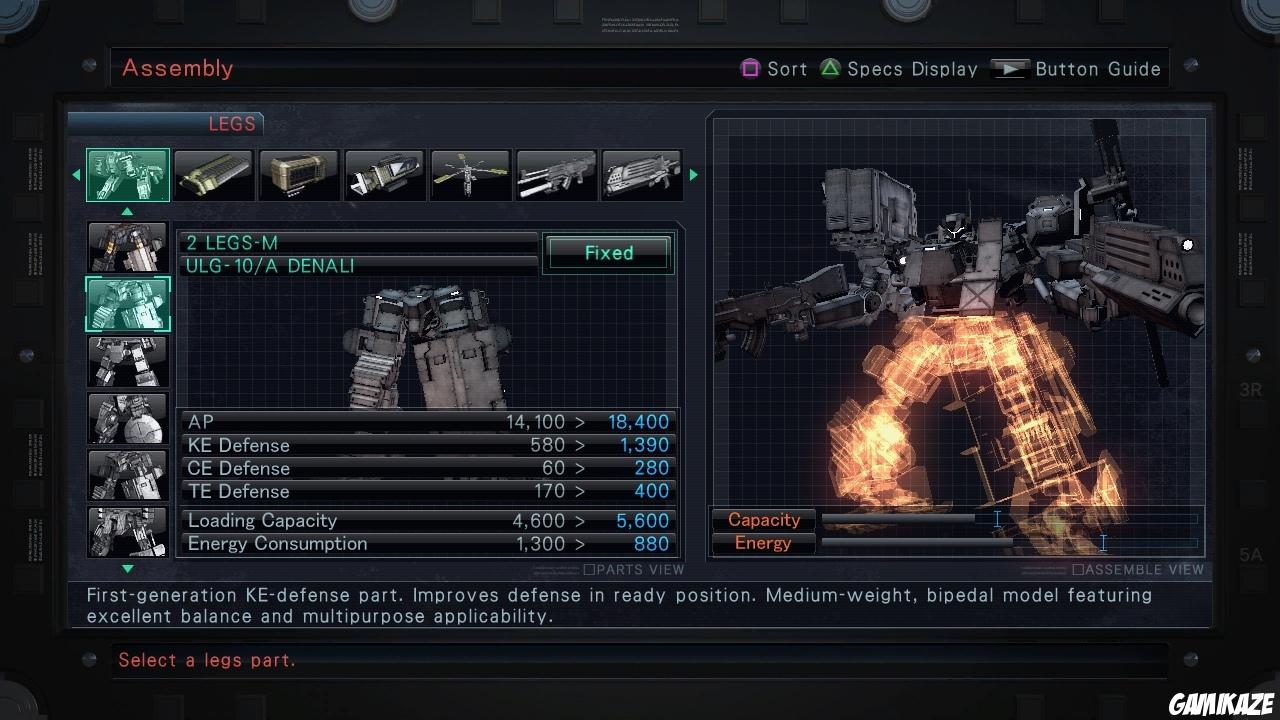The width and height of the screenshot is (1280, 720).
Task: Select the rotor-blade part icon in the top row
Action: [470, 174]
